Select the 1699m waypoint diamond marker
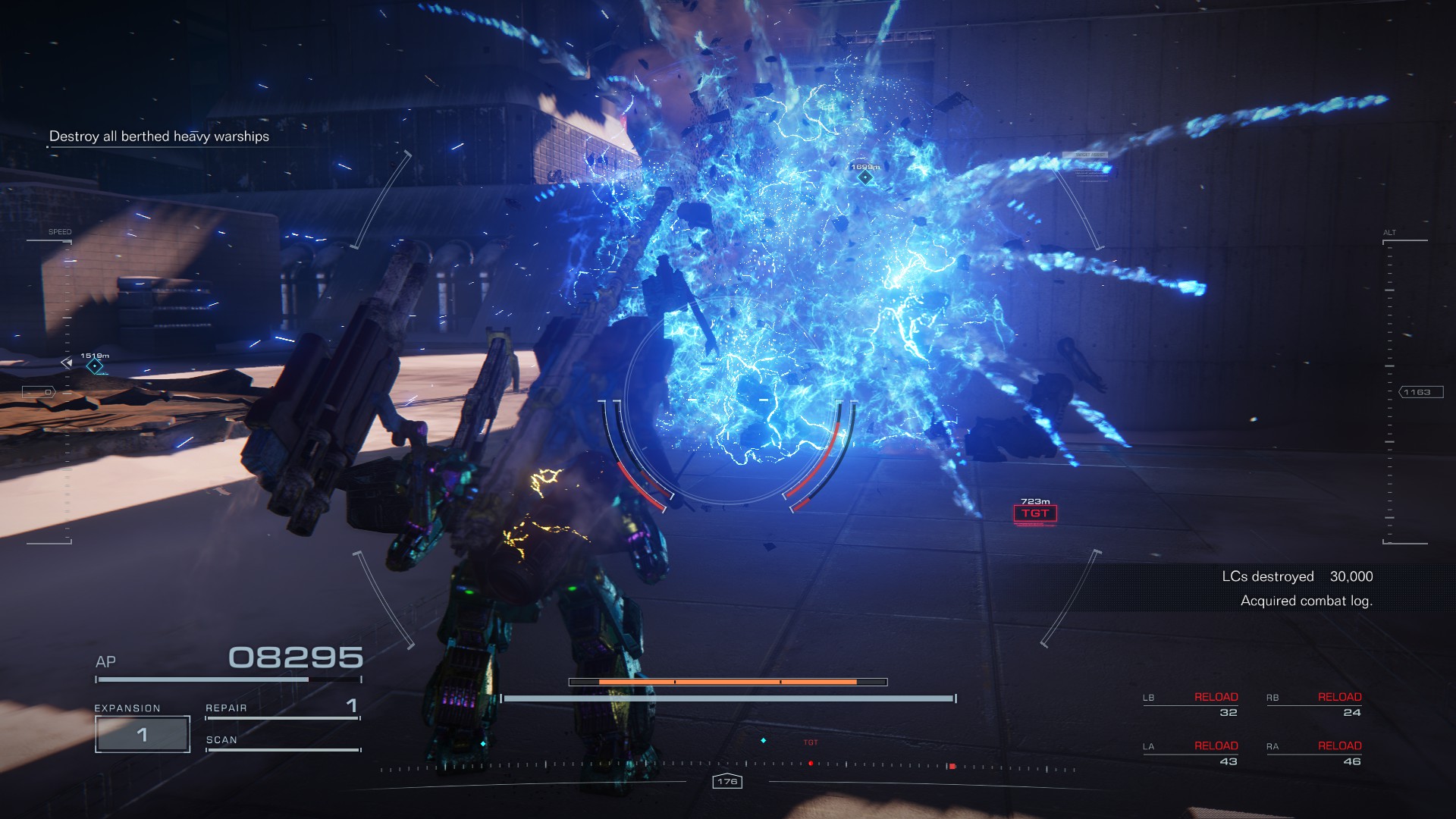 click(x=865, y=177)
